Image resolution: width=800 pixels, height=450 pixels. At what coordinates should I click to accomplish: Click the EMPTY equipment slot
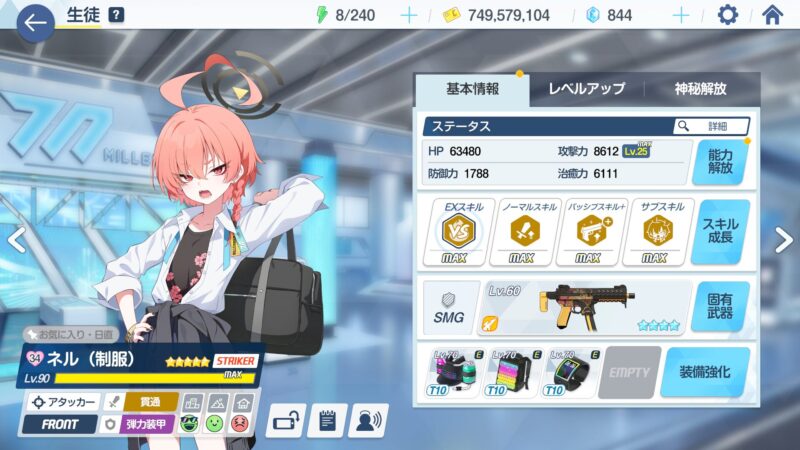[x=629, y=373]
